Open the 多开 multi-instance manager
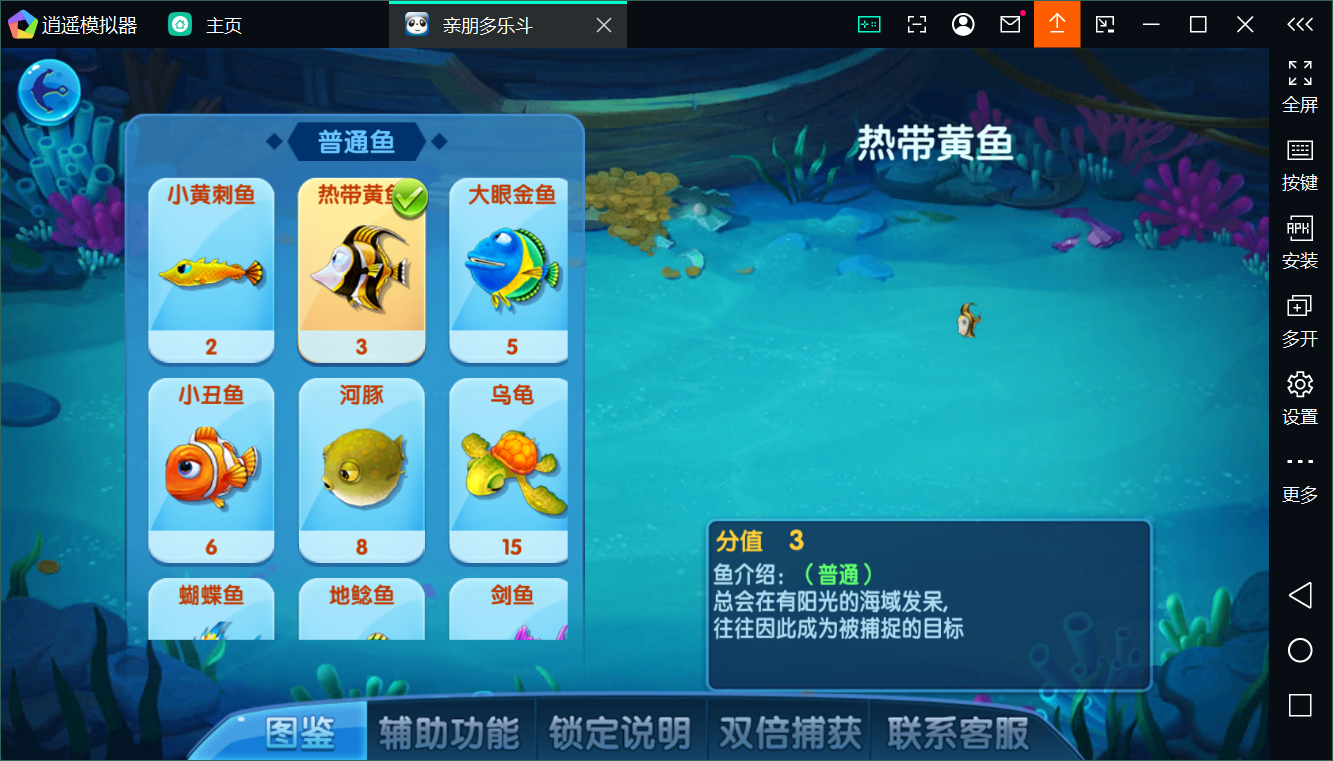The image size is (1333, 761). pyautogui.click(x=1300, y=318)
